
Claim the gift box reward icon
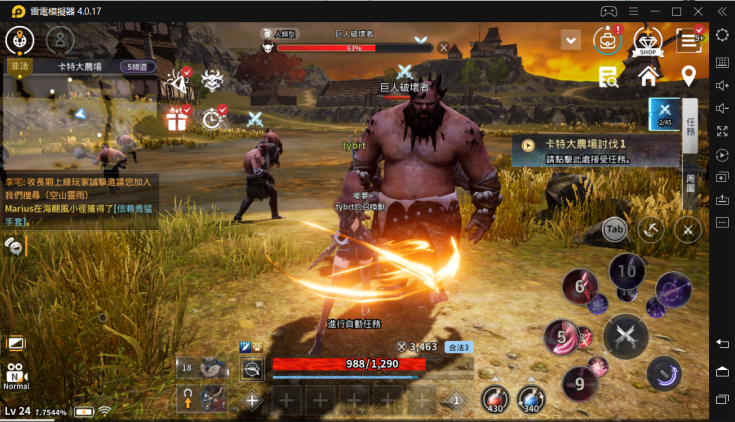pyautogui.click(x=177, y=119)
